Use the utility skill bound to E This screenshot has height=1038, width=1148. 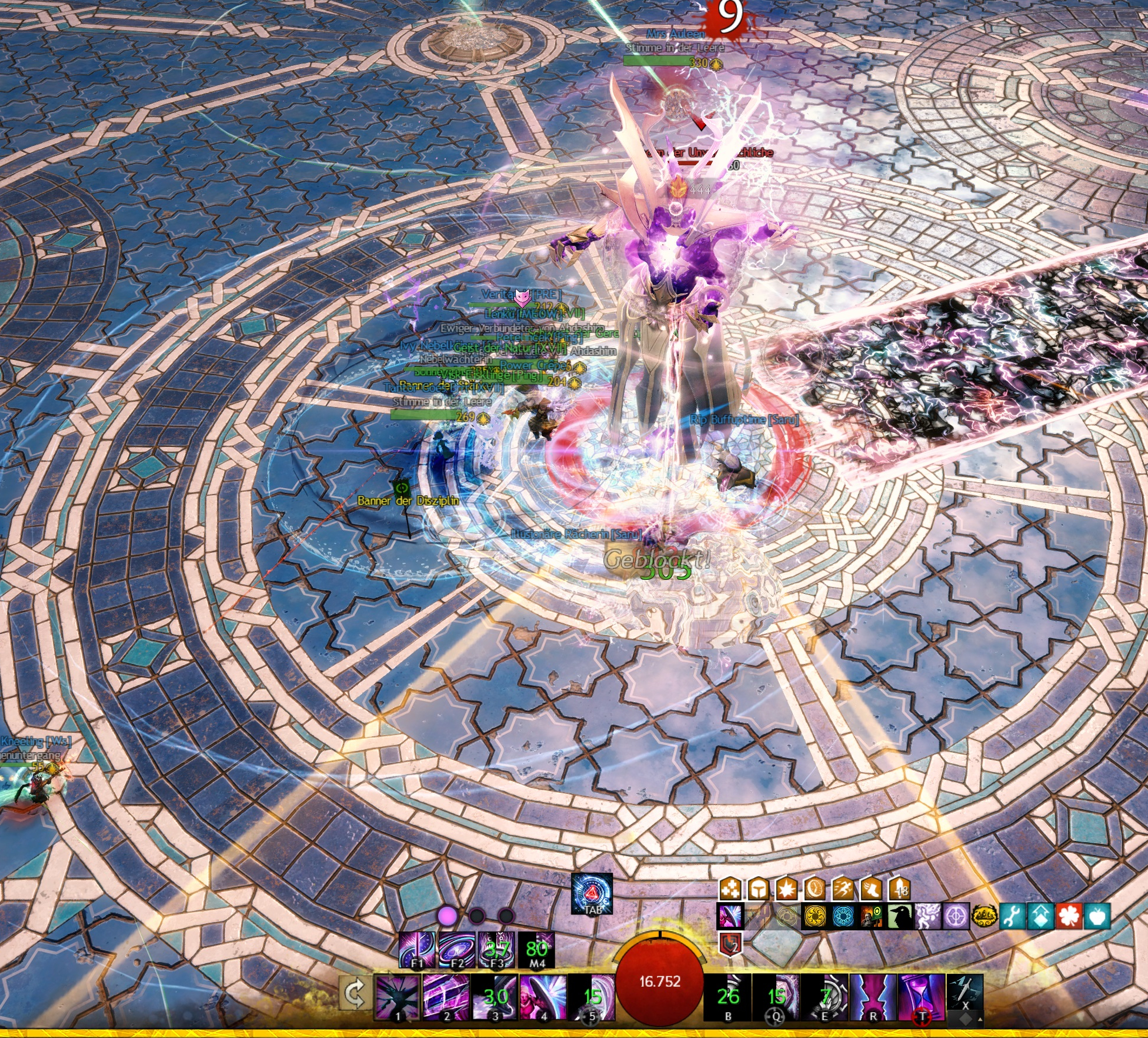click(825, 997)
